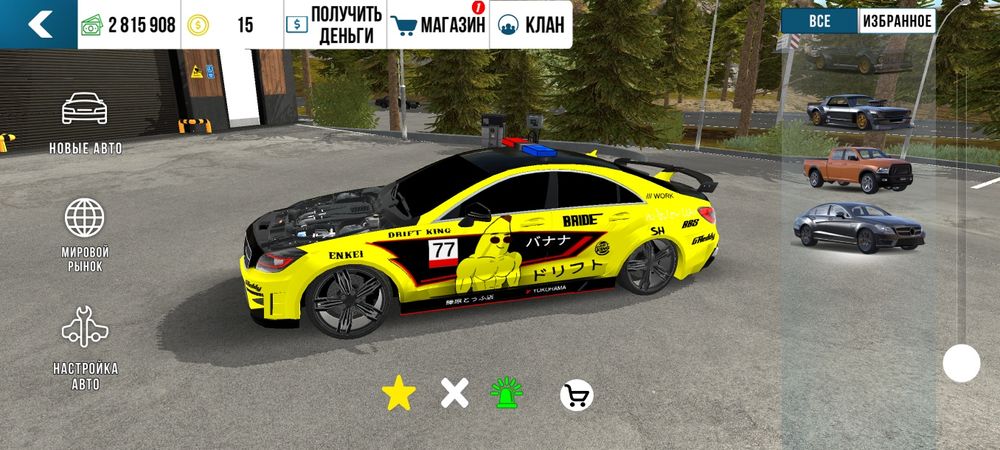Image resolution: width=1000 pixels, height=450 pixels.
Task: Open the КЛАН clan menu
Action: (530, 25)
